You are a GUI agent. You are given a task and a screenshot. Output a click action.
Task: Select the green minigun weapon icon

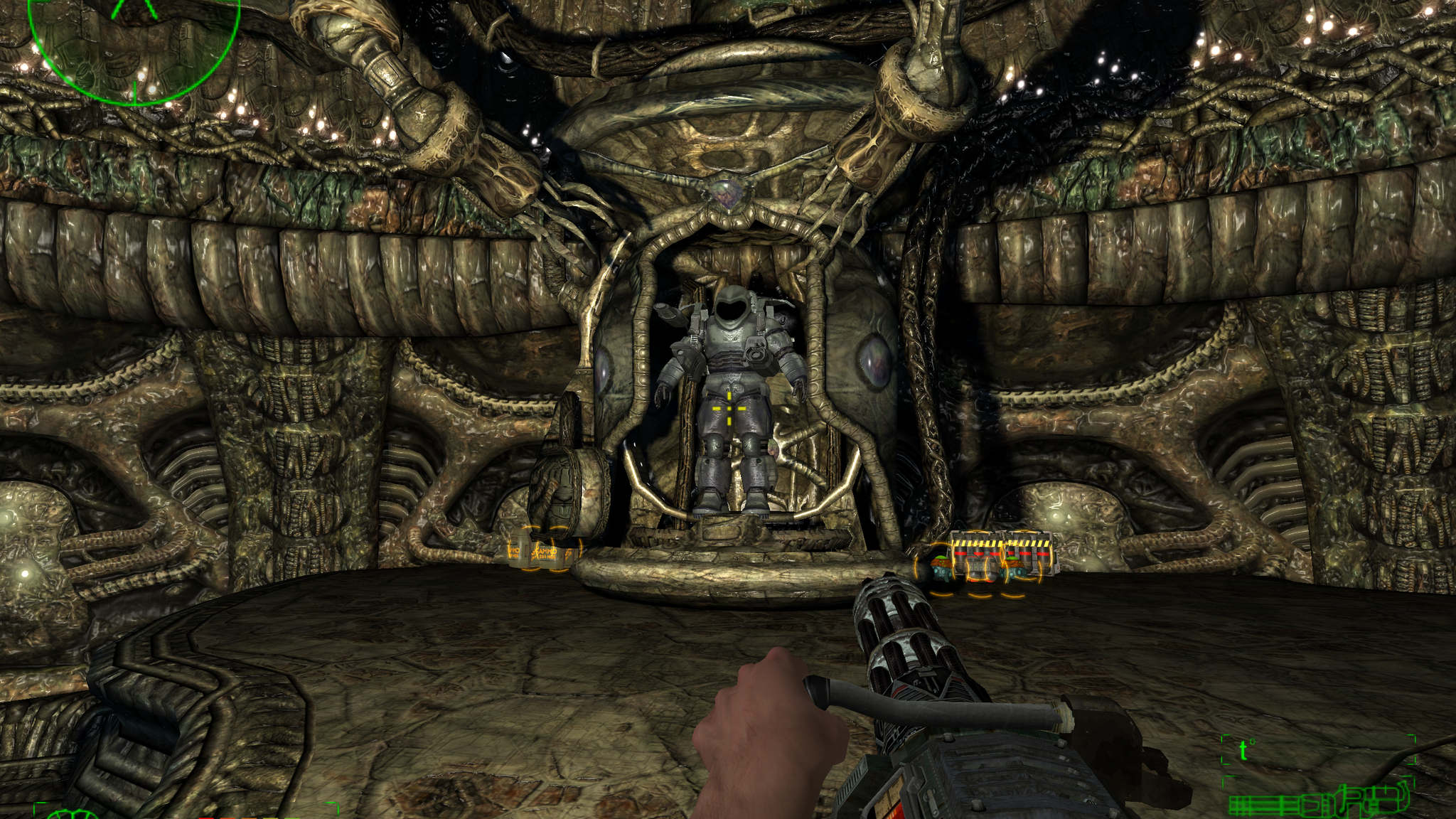click(1319, 801)
